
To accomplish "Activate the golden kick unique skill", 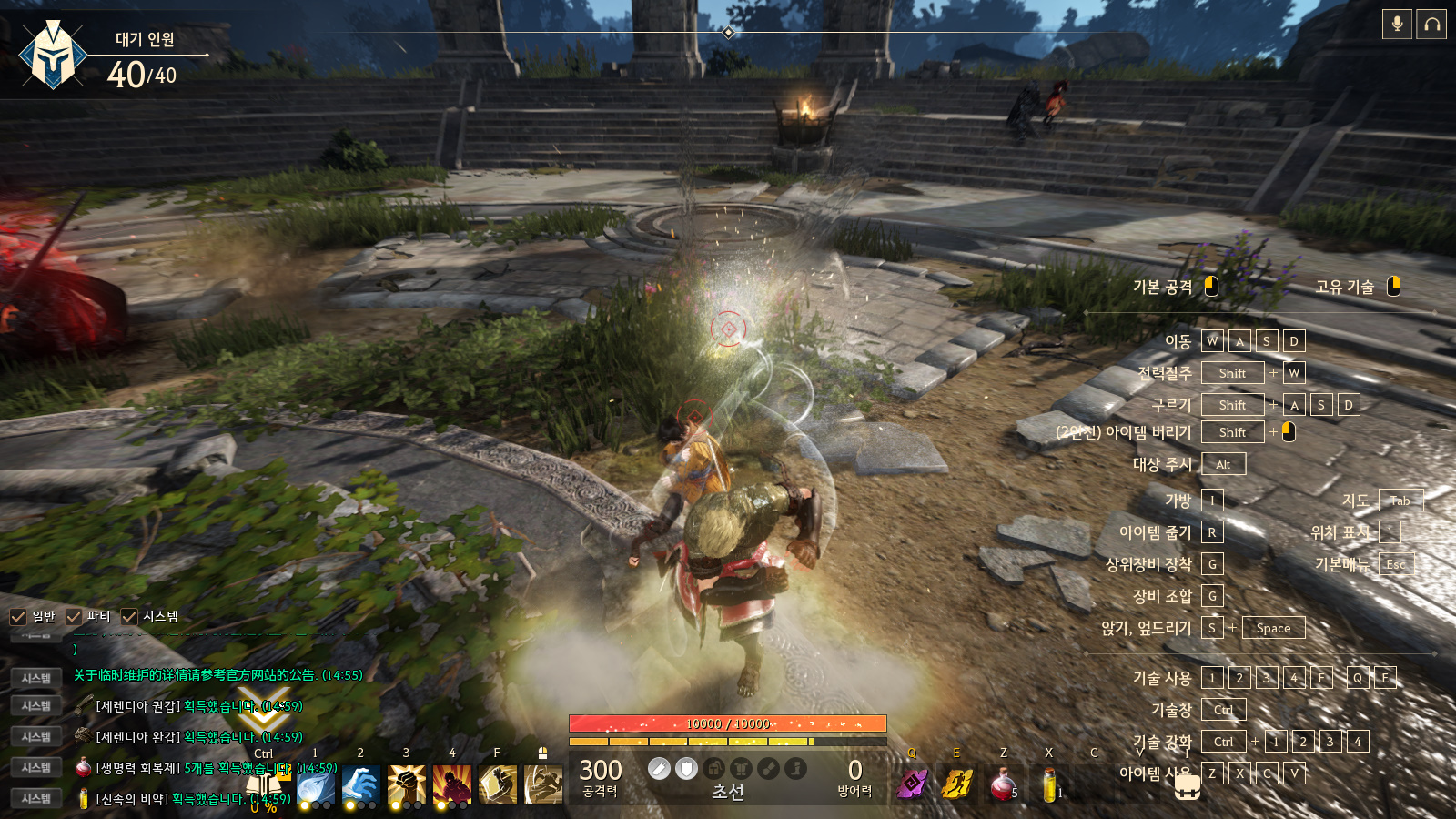I will coord(543,784).
